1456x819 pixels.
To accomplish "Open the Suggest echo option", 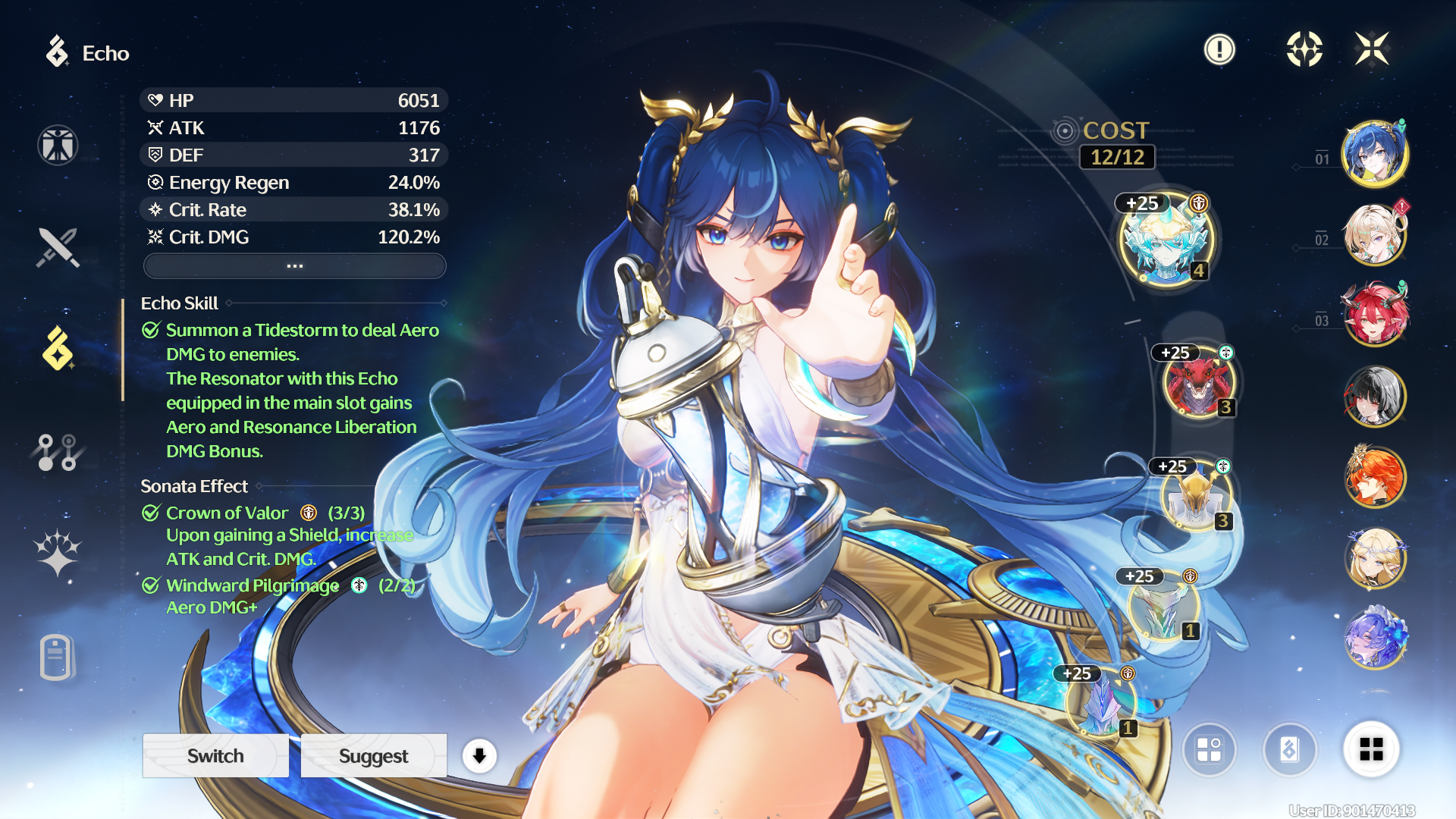I will (x=373, y=755).
